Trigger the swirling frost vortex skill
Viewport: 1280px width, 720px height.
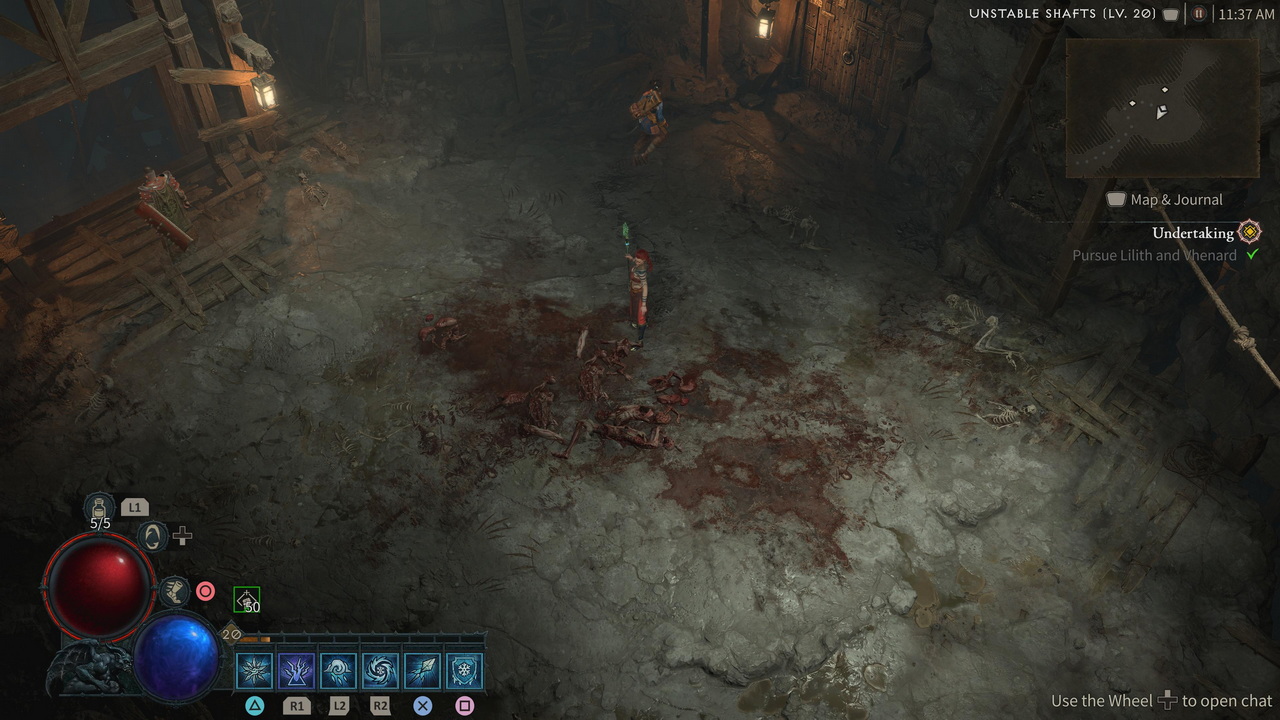(x=380, y=671)
